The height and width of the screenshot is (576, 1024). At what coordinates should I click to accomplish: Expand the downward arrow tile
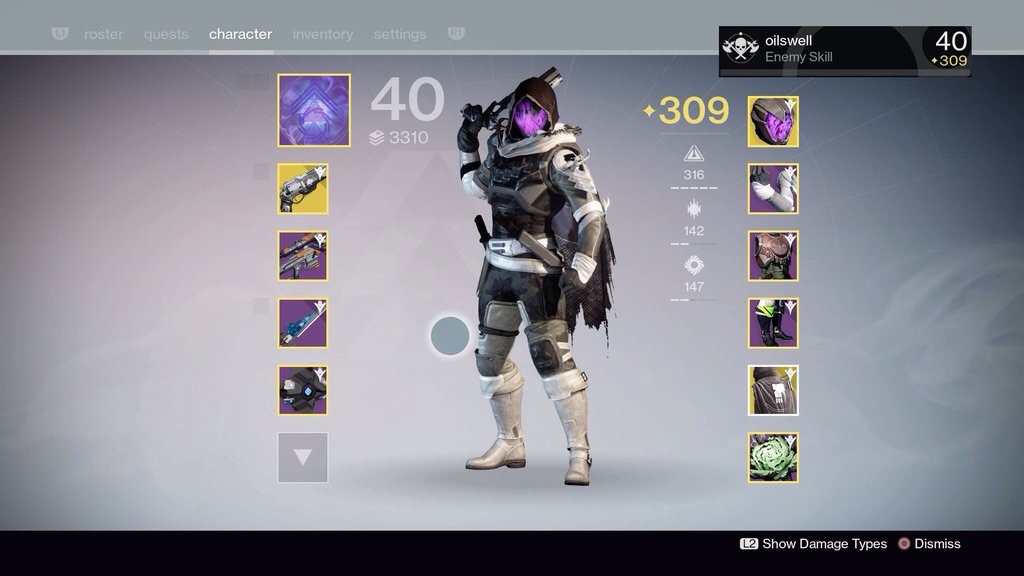[303, 457]
